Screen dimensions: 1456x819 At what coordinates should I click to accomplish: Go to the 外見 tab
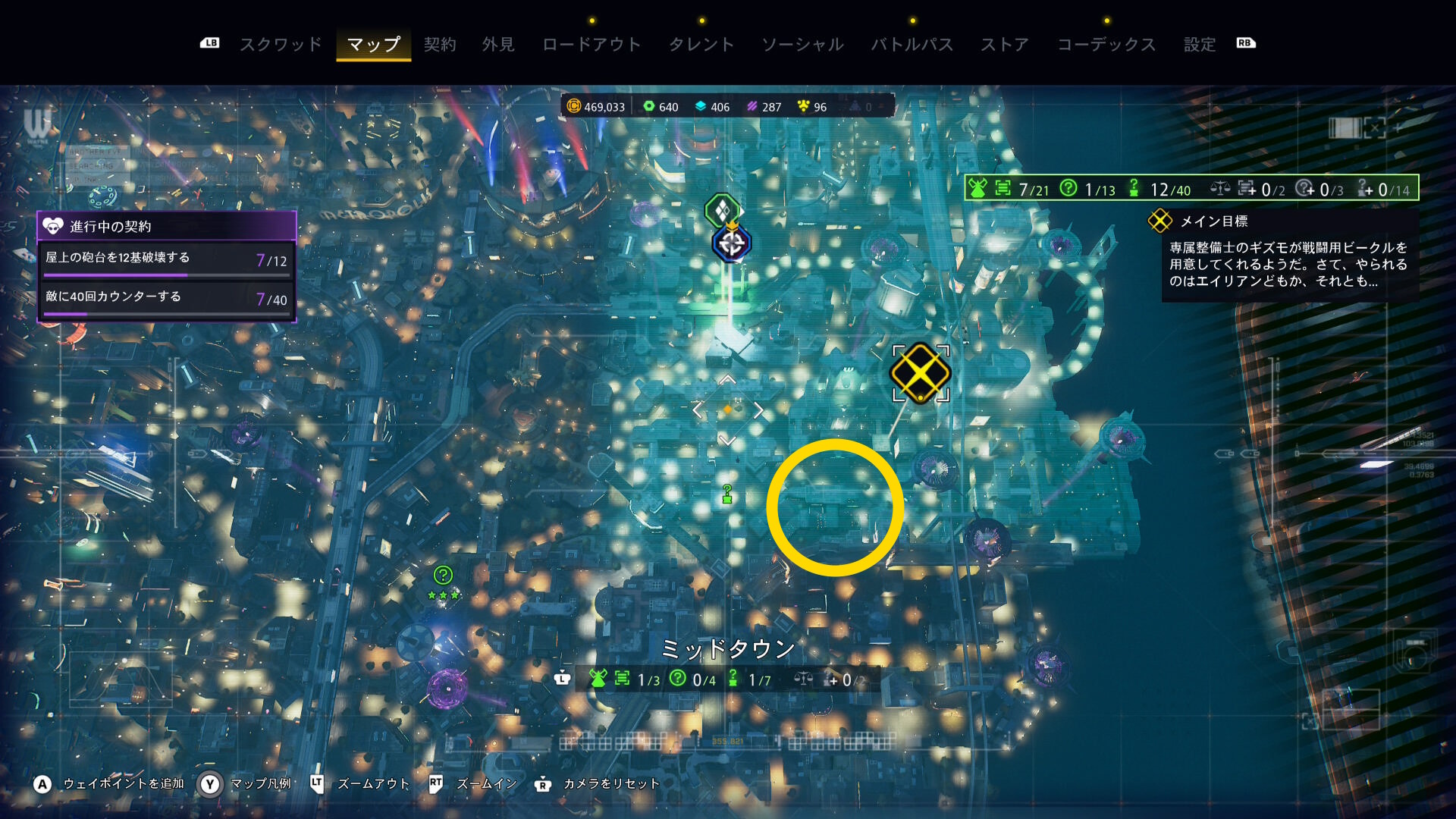tap(498, 45)
